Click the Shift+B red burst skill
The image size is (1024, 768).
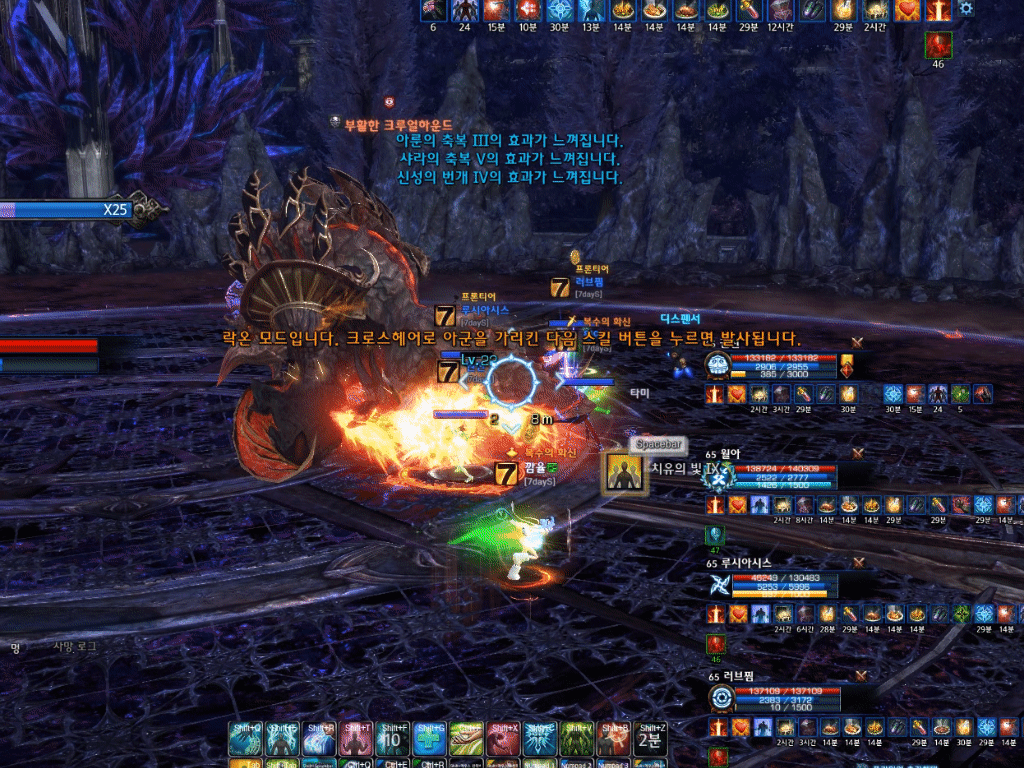tap(613, 740)
